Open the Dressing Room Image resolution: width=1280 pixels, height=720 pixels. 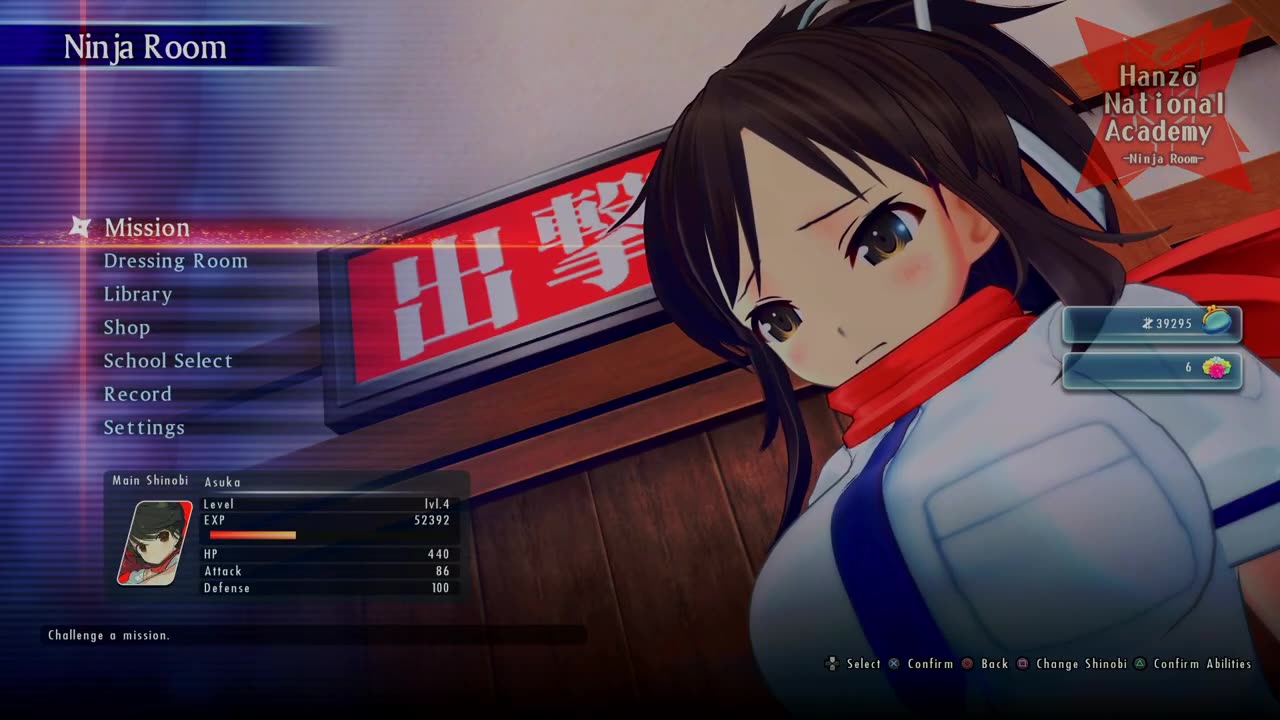pos(175,261)
